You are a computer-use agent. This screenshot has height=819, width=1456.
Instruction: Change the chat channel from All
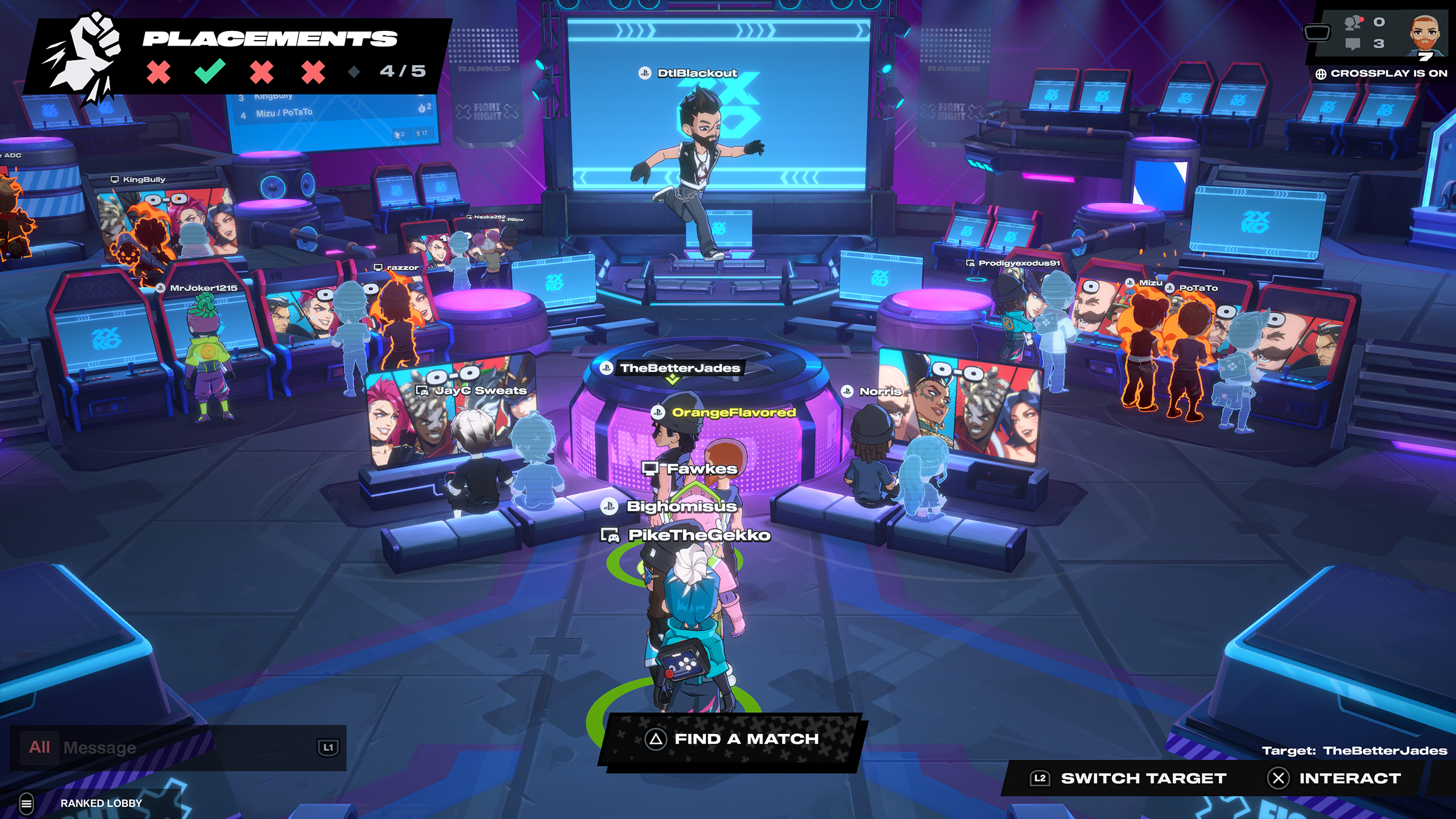[x=39, y=747]
